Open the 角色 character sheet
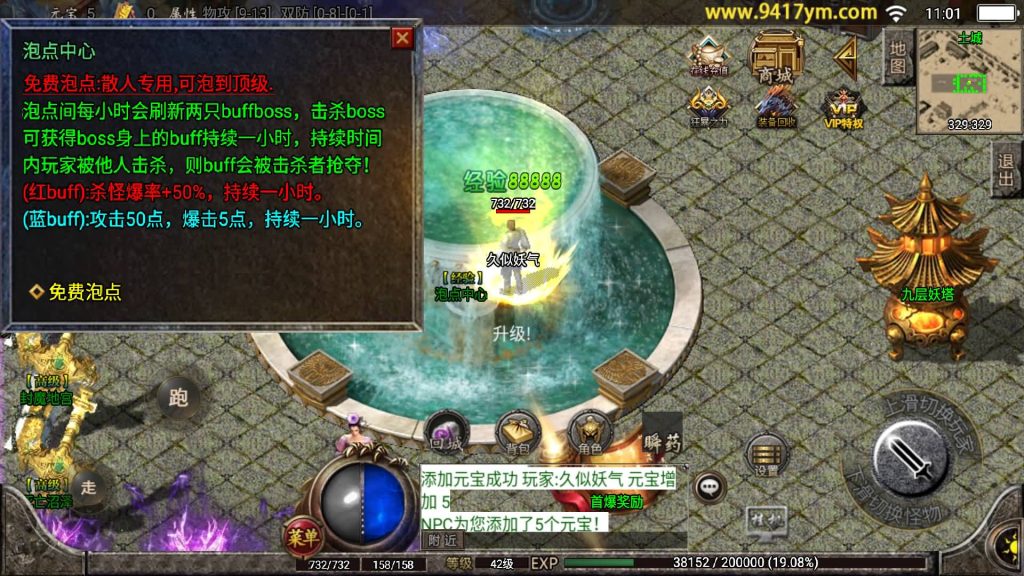The image size is (1024, 576). click(x=588, y=431)
